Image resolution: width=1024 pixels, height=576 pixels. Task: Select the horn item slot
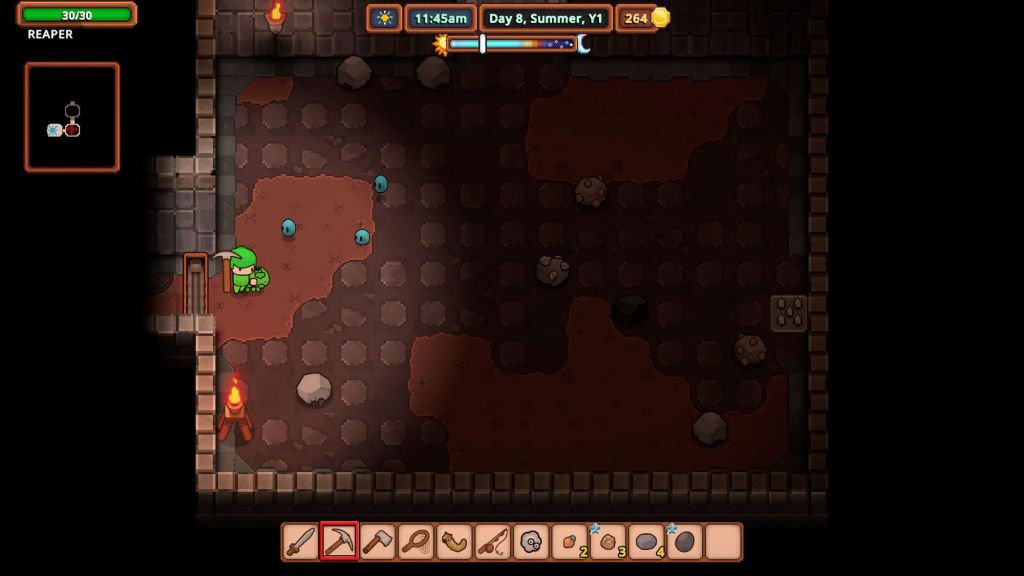[x=455, y=542]
